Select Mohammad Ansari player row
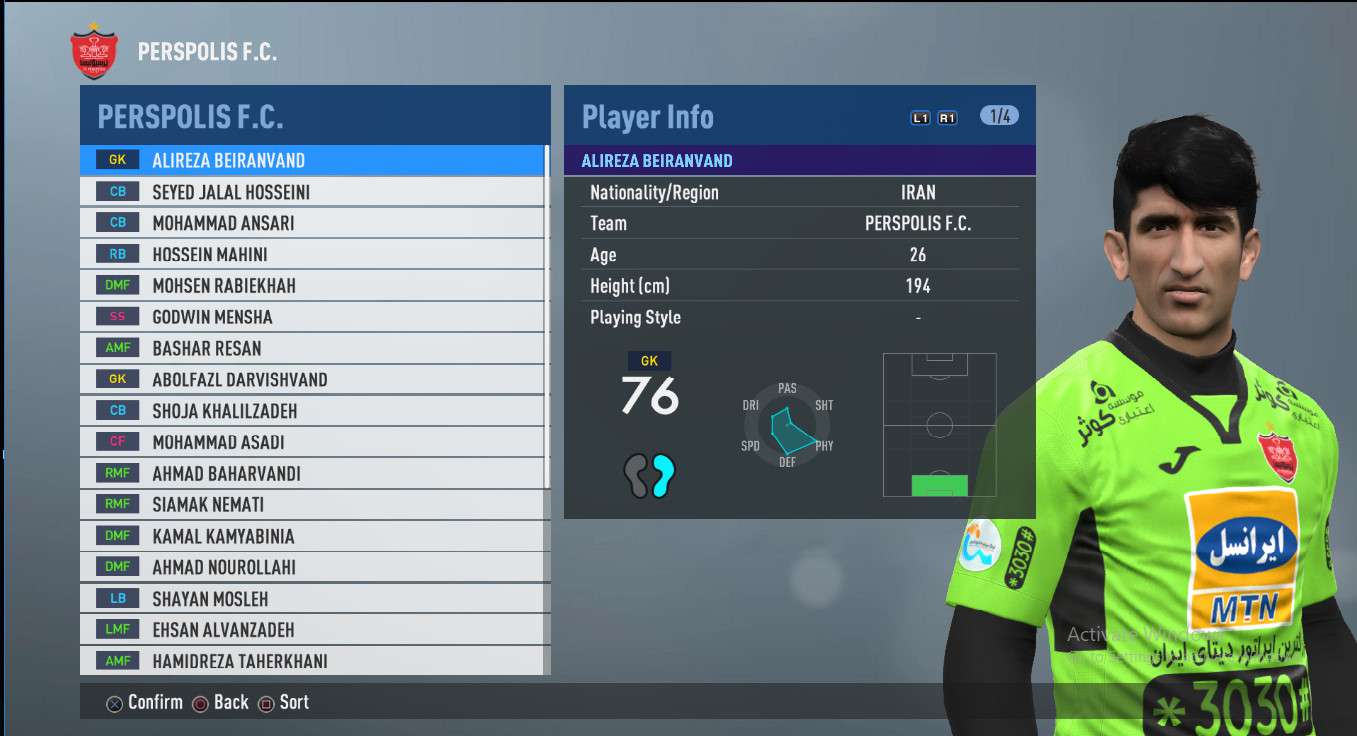This screenshot has height=736, width=1357. [x=313, y=223]
